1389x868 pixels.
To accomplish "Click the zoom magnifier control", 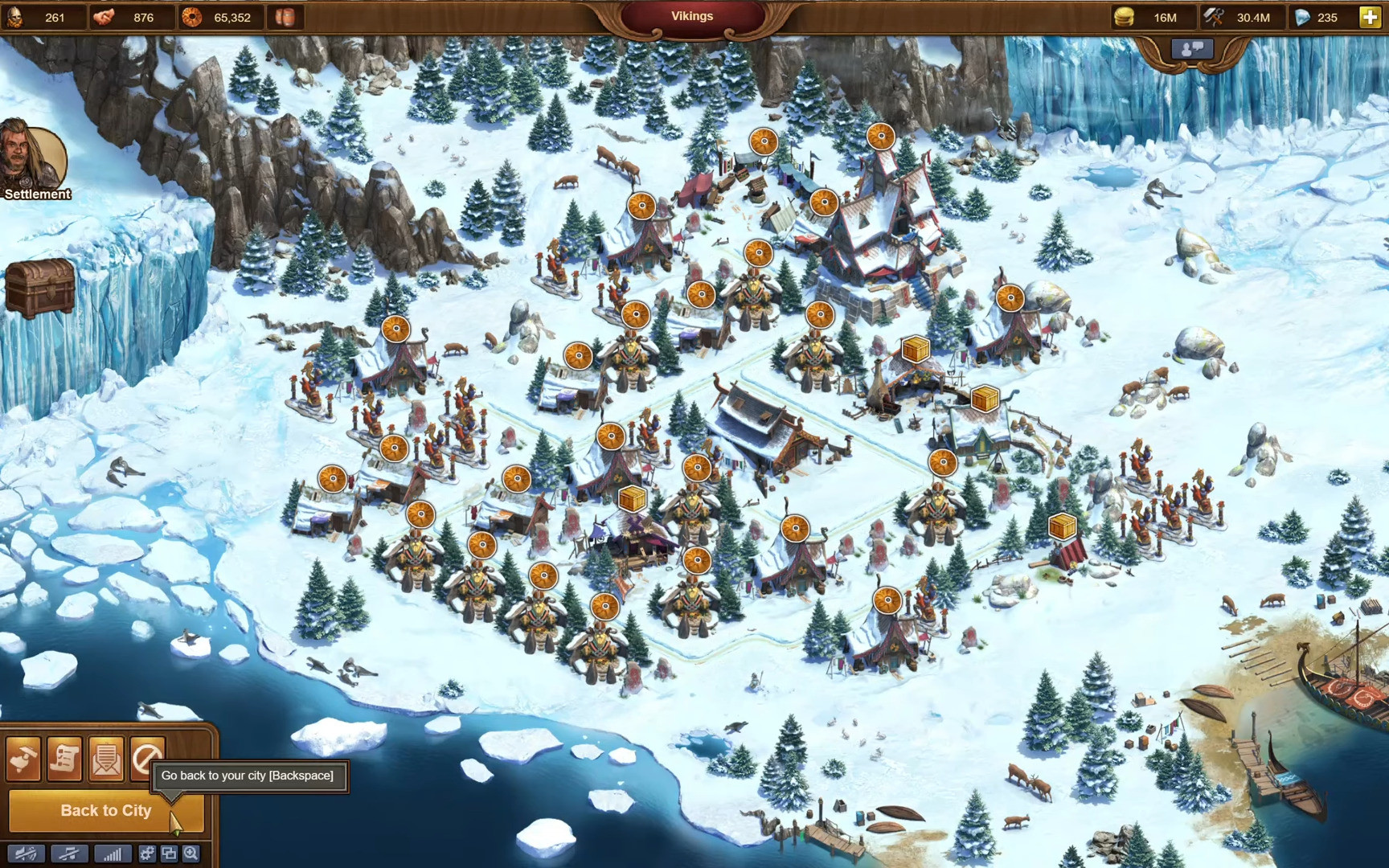I will tap(191, 854).
